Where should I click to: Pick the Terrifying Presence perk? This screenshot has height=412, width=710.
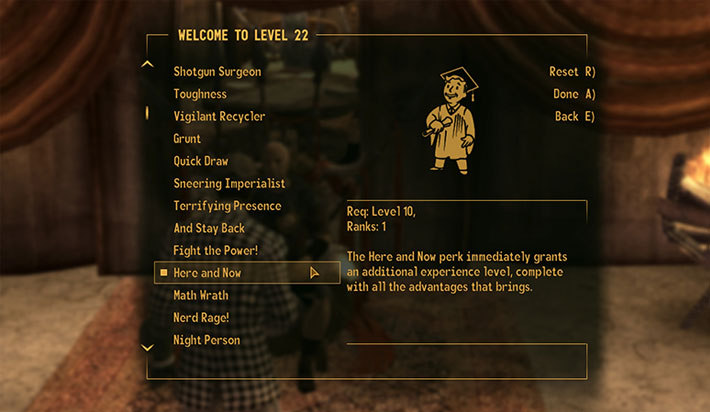pyautogui.click(x=227, y=206)
